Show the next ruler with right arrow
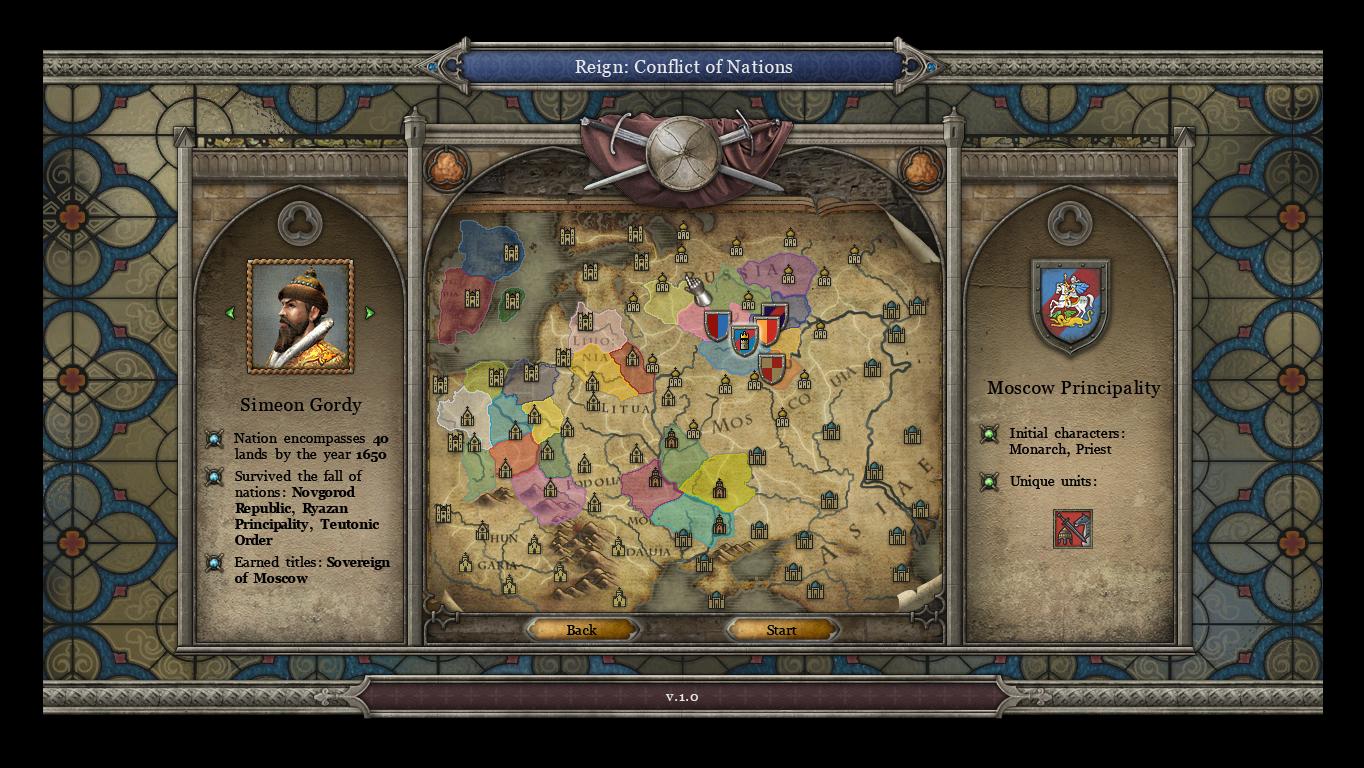The height and width of the screenshot is (768, 1364). 369,313
